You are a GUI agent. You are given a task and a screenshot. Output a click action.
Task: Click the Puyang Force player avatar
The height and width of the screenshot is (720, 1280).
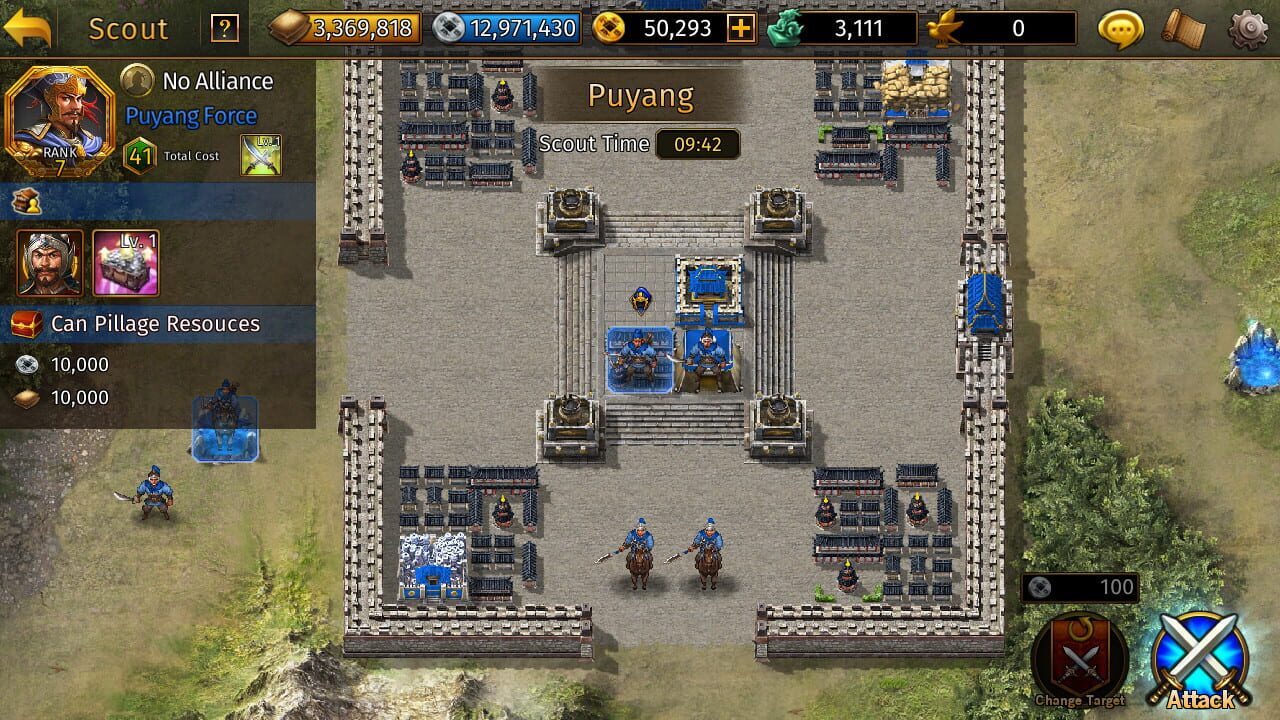62,120
